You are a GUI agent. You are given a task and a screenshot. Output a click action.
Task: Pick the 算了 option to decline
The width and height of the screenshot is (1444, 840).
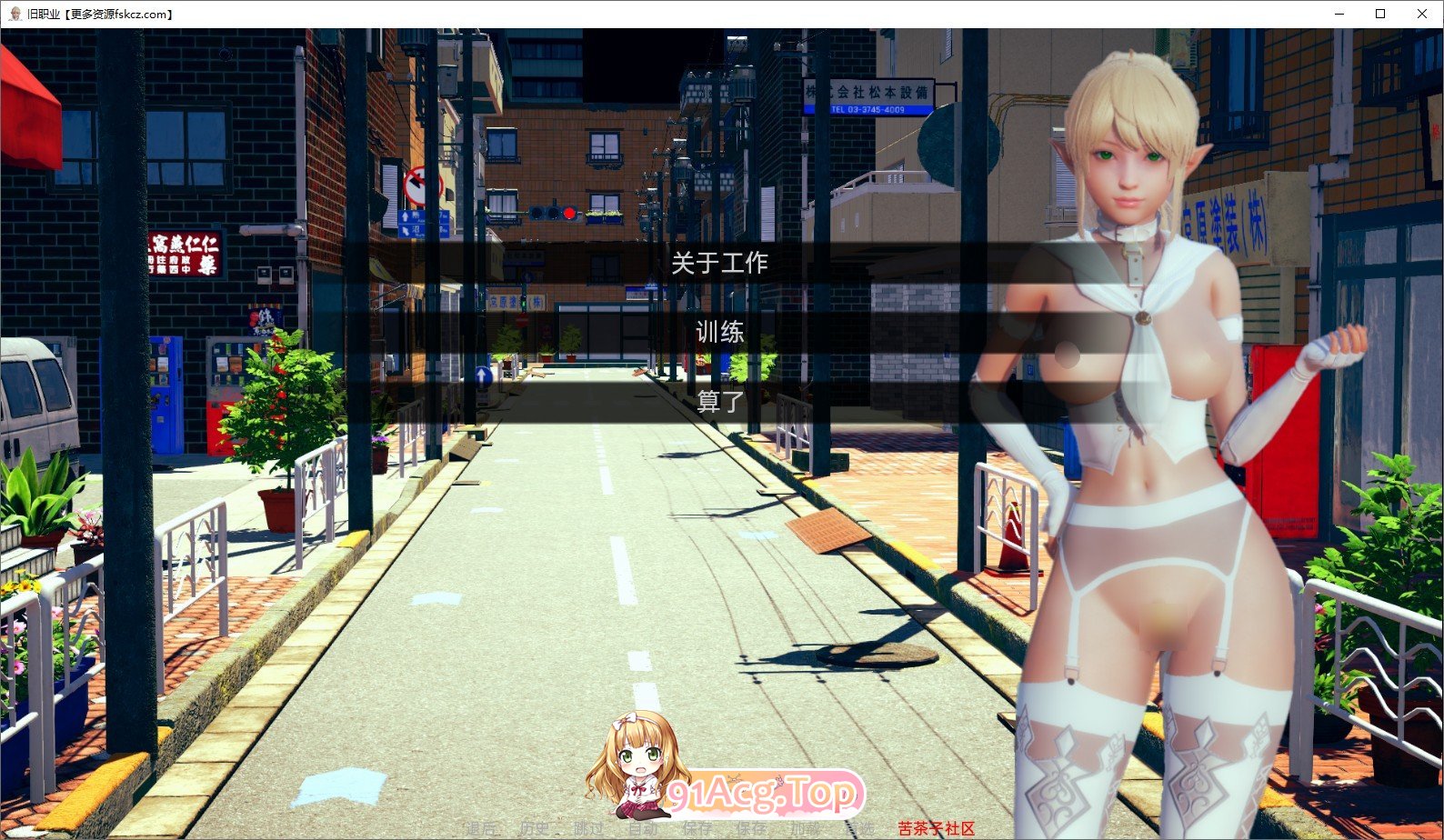click(718, 401)
